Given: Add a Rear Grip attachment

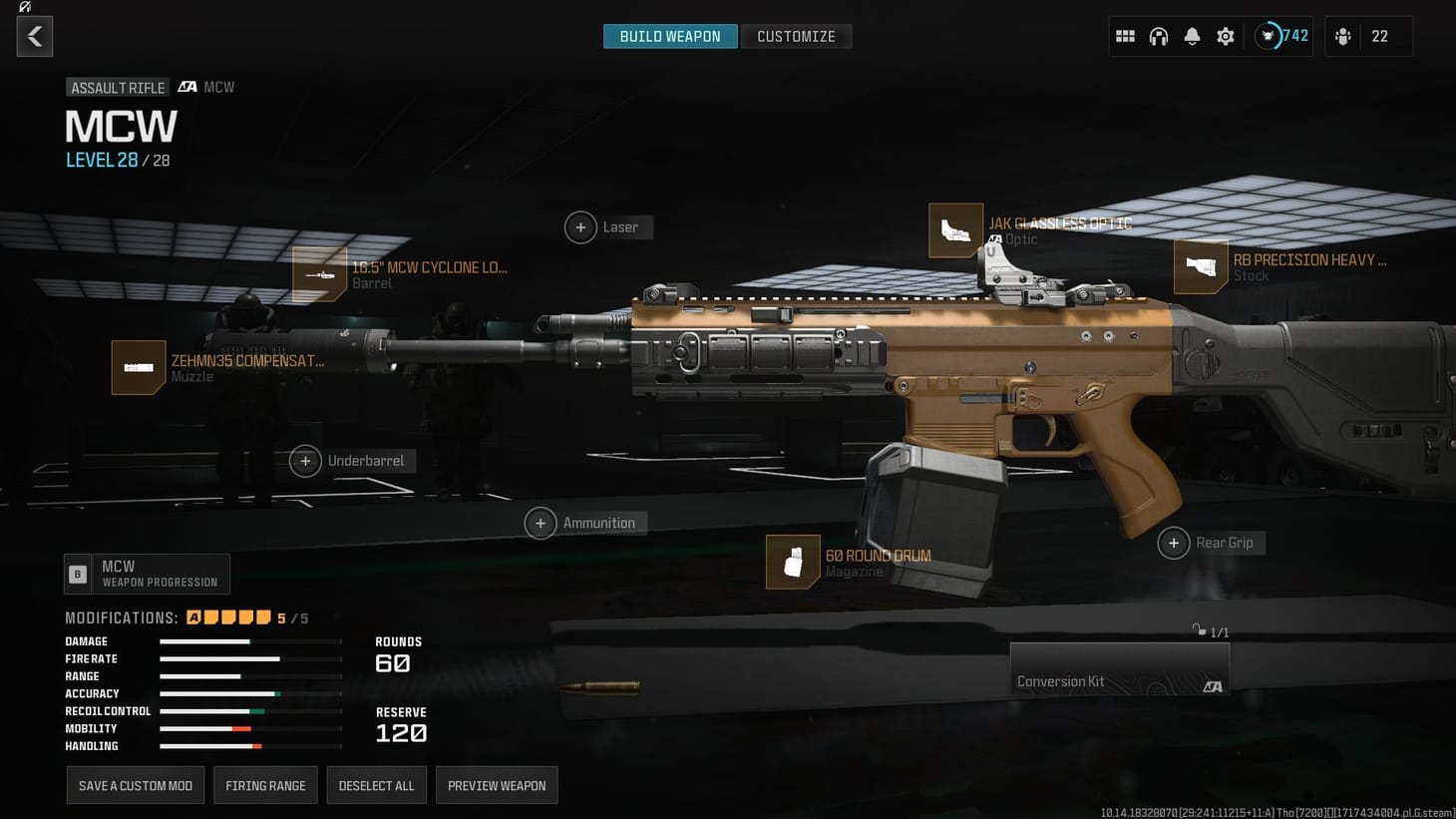Looking at the screenshot, I should (x=1174, y=543).
